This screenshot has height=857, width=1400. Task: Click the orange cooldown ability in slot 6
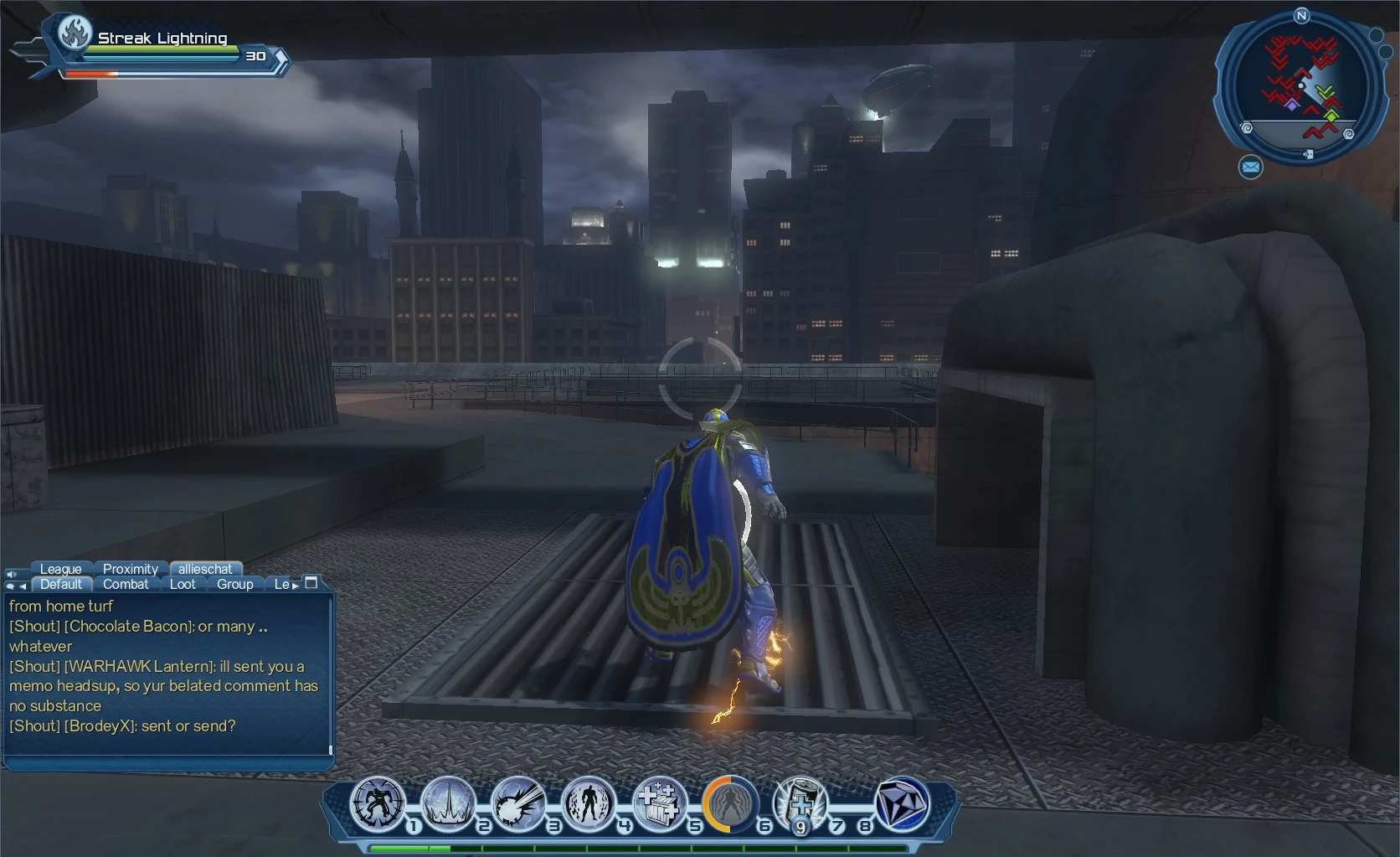(x=731, y=803)
